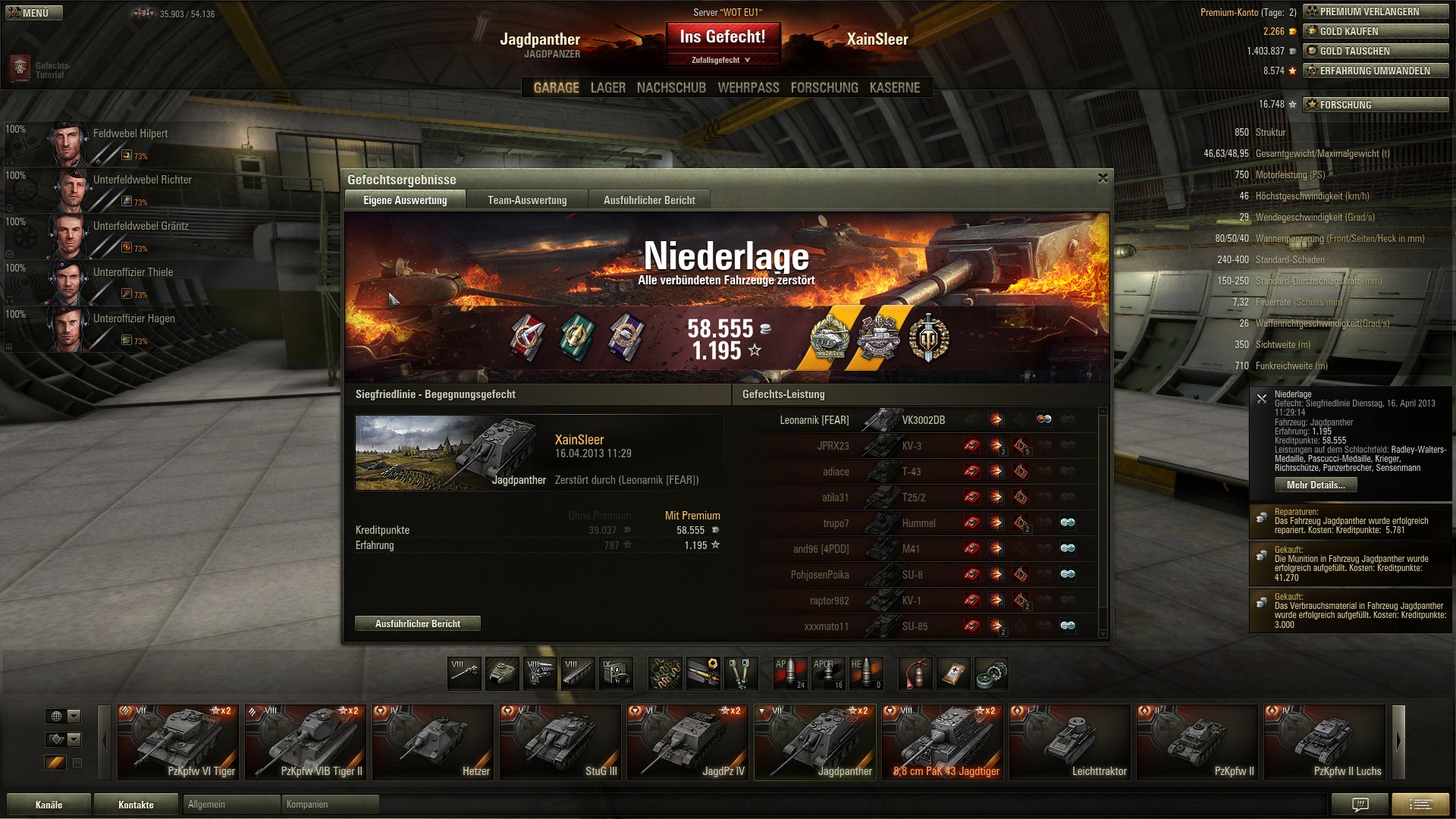
Task: Open the Ausführlicher Bericht tab
Action: pos(649,200)
